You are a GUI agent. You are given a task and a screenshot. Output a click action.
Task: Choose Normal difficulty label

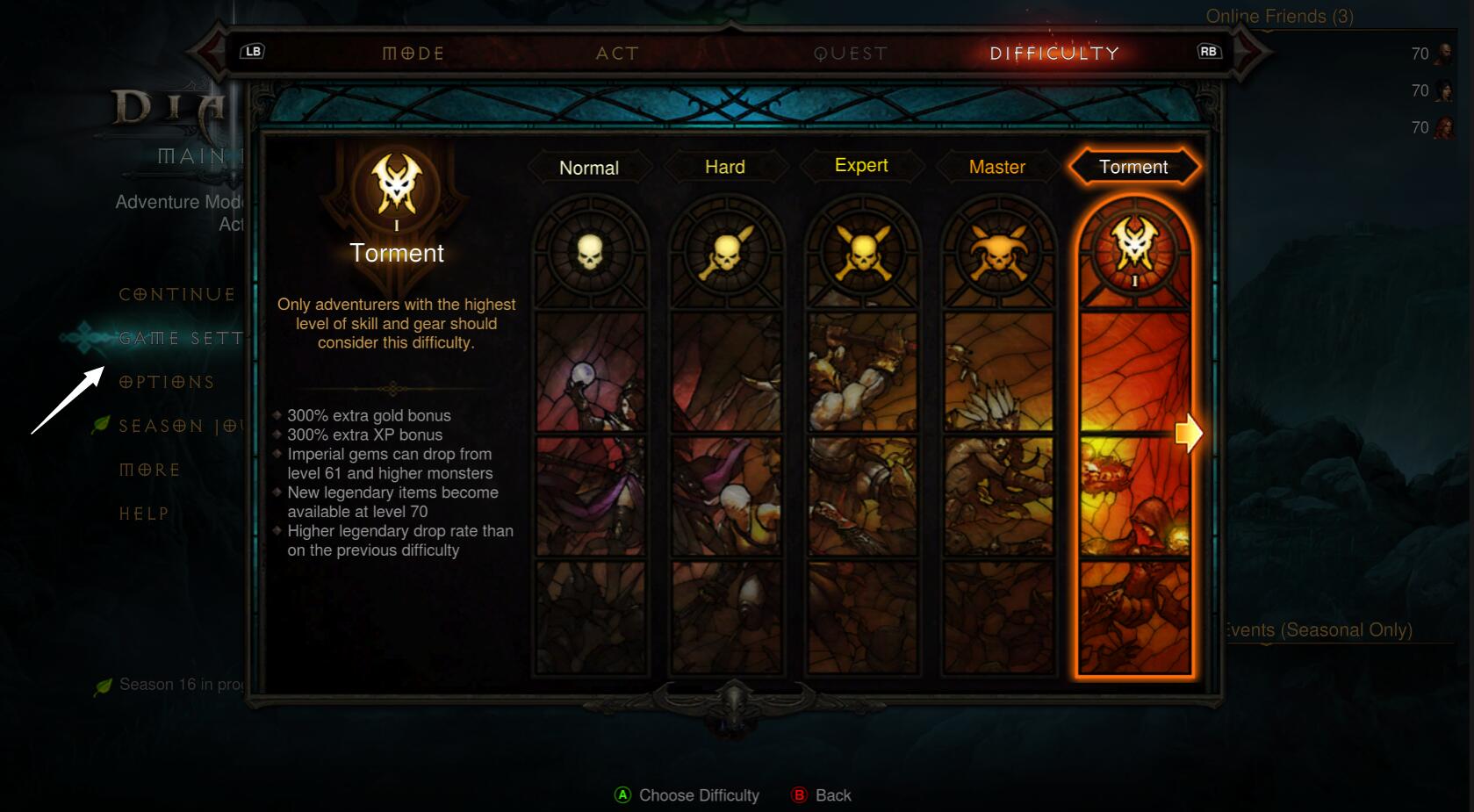tap(589, 168)
